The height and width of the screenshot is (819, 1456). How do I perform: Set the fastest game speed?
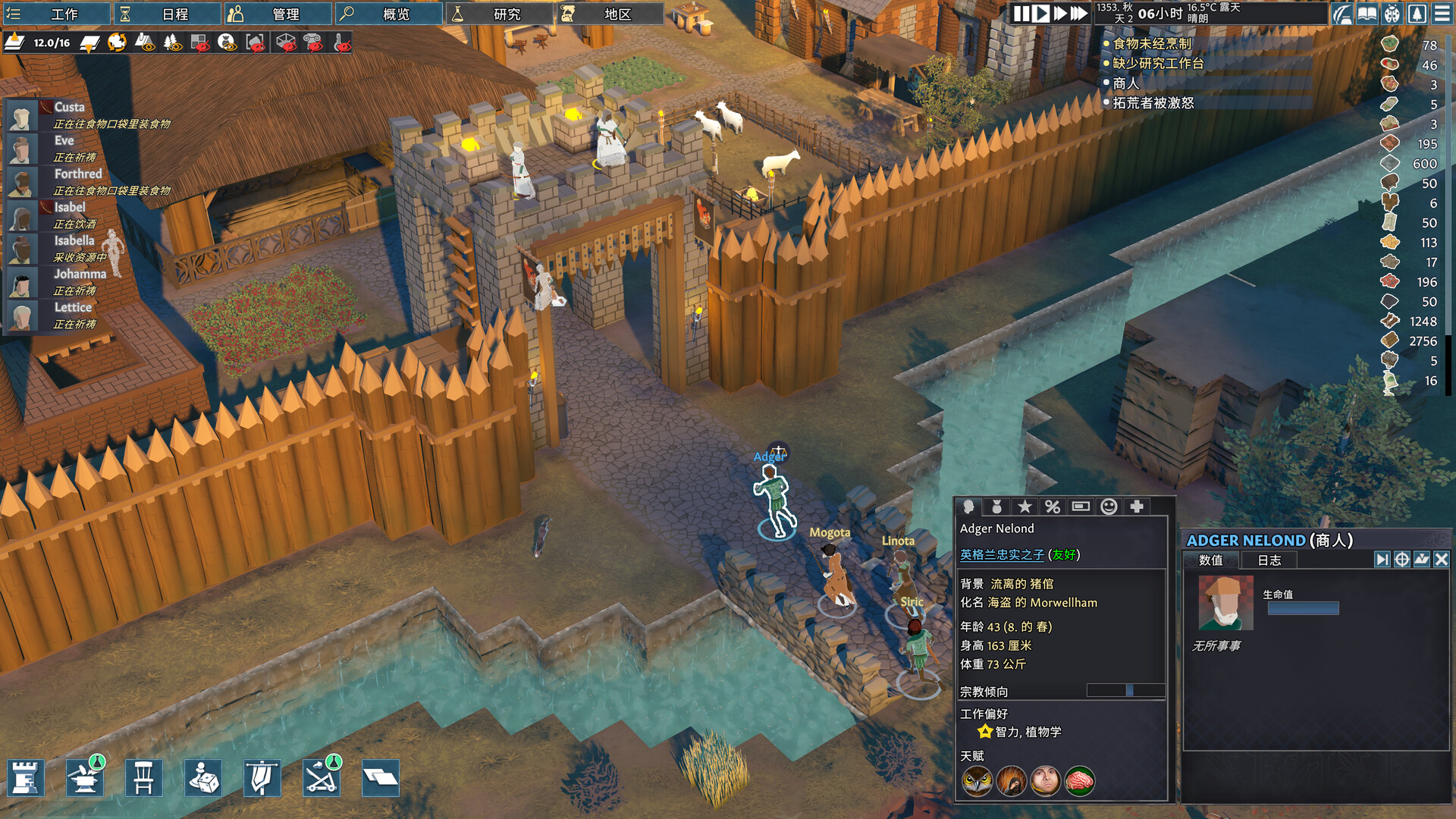tap(1078, 14)
